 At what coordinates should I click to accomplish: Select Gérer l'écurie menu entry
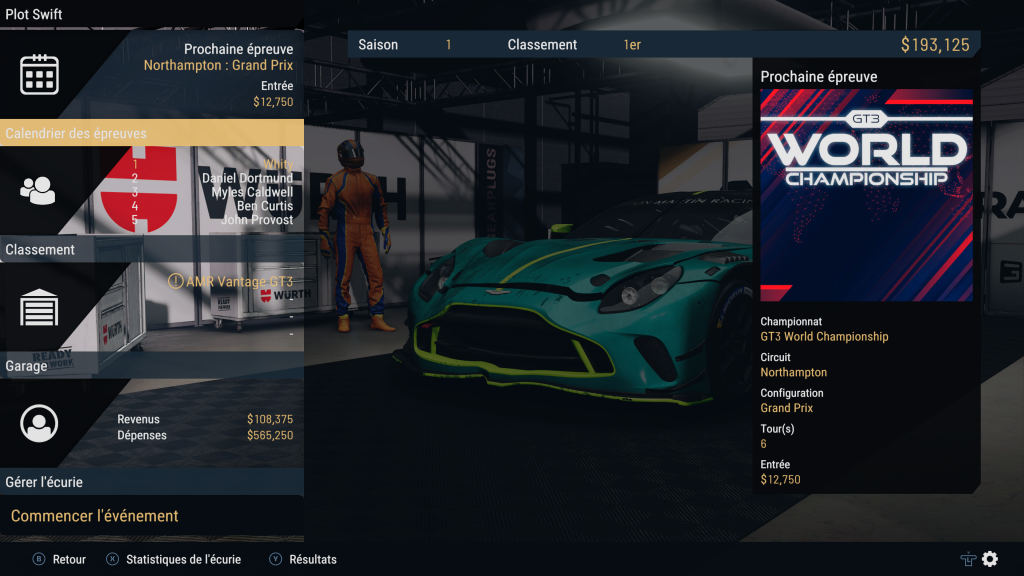click(x=44, y=482)
